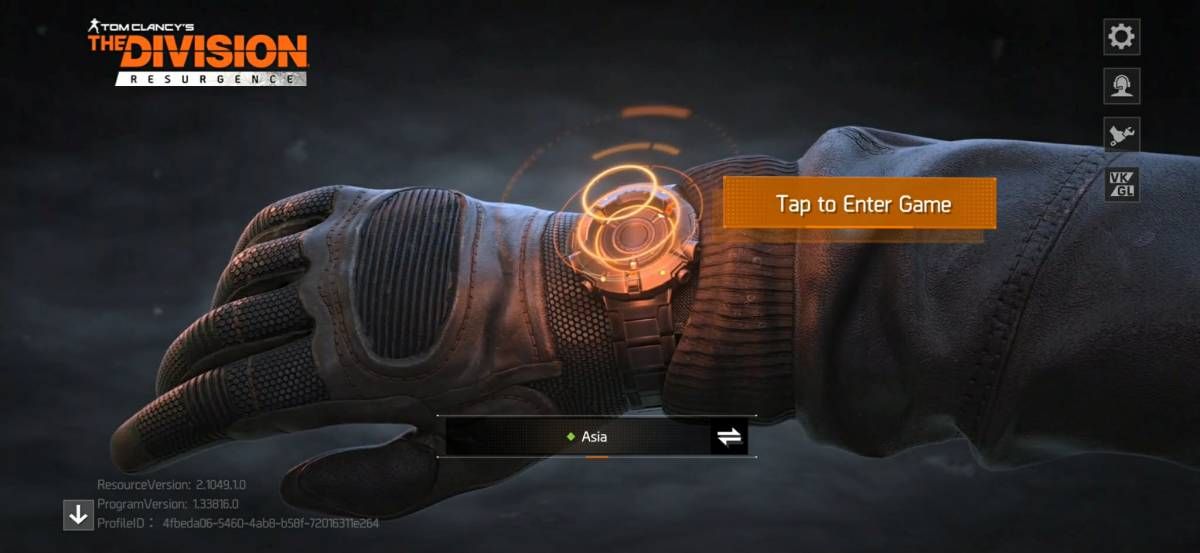The image size is (1200, 553).
Task: Switch servers using the swap arrows button
Action: [x=729, y=437]
